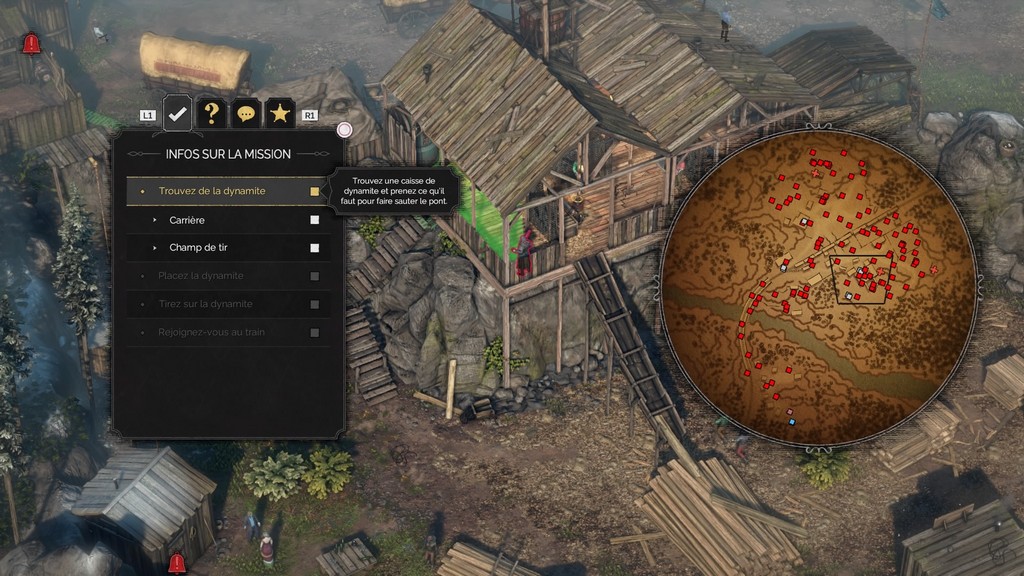The image size is (1024, 576).
Task: Expand the Carrière entry arrow
Action: pyautogui.click(x=155, y=220)
